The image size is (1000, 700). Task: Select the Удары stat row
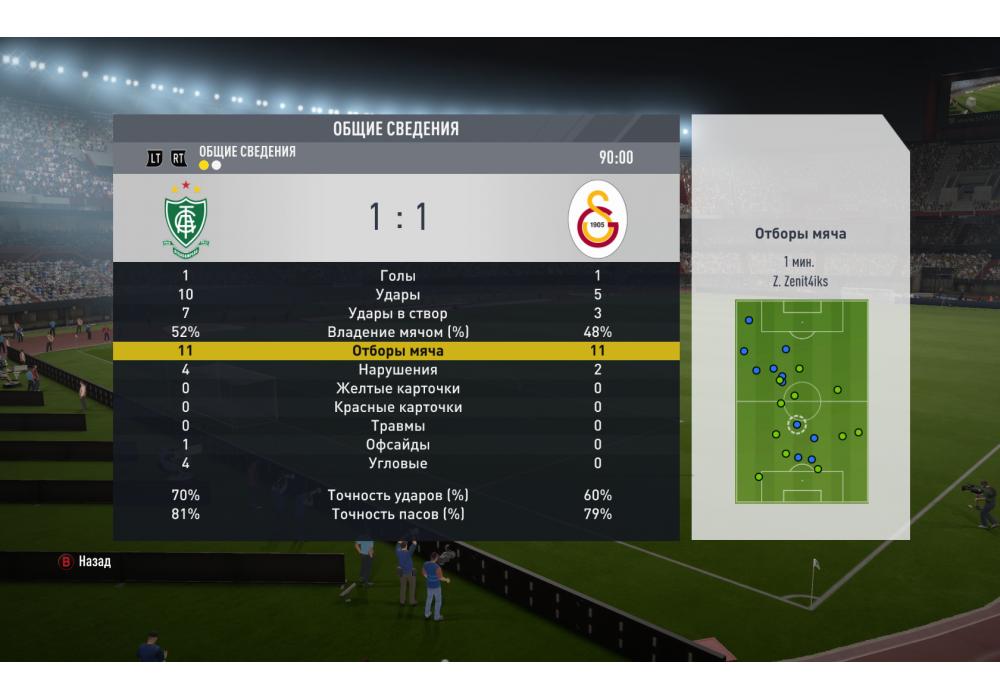[397, 294]
